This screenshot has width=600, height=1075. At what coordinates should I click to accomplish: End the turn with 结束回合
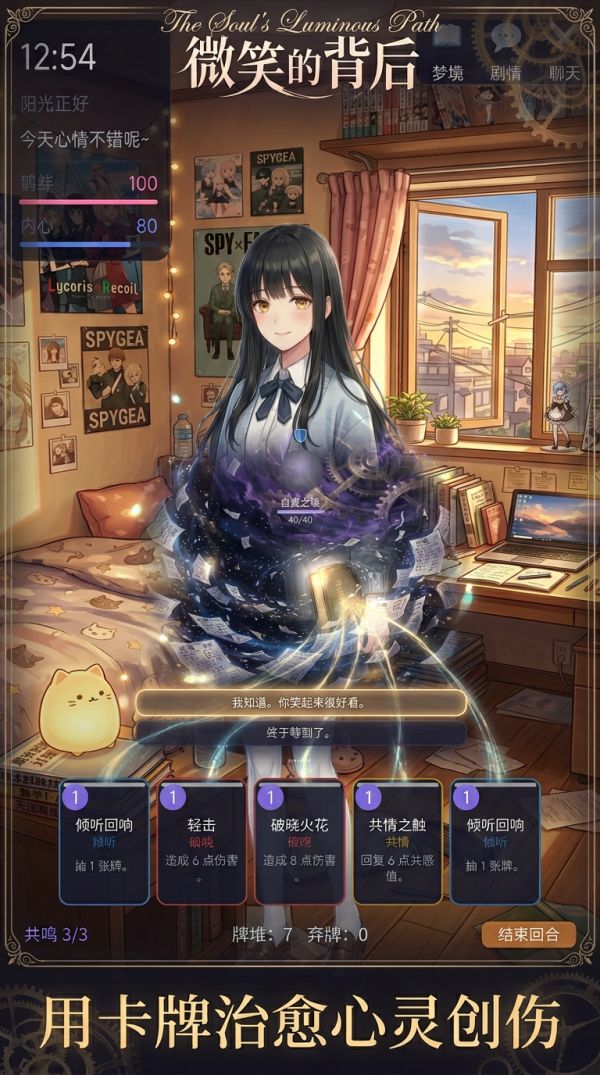click(x=529, y=934)
